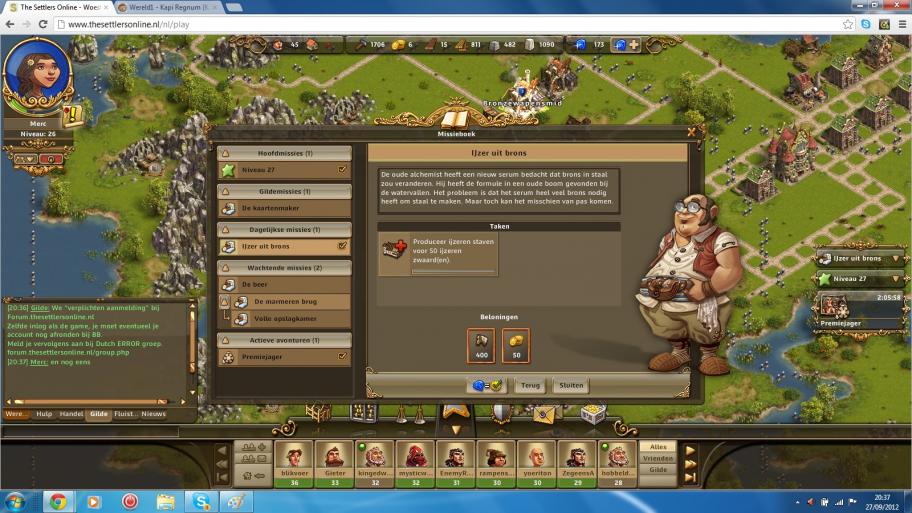Open the De beer waiting mission

coord(285,285)
